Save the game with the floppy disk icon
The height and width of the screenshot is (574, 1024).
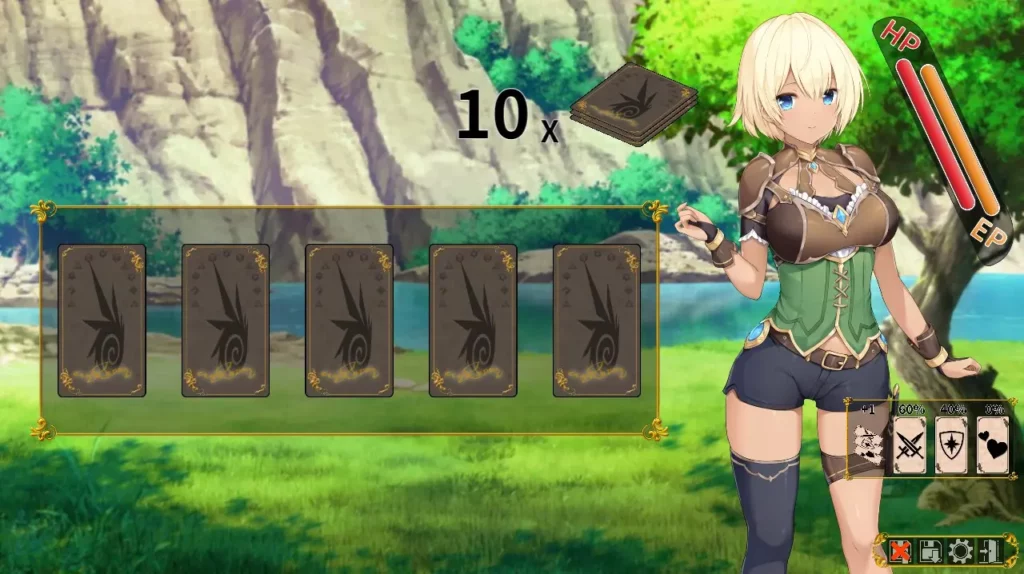930,550
